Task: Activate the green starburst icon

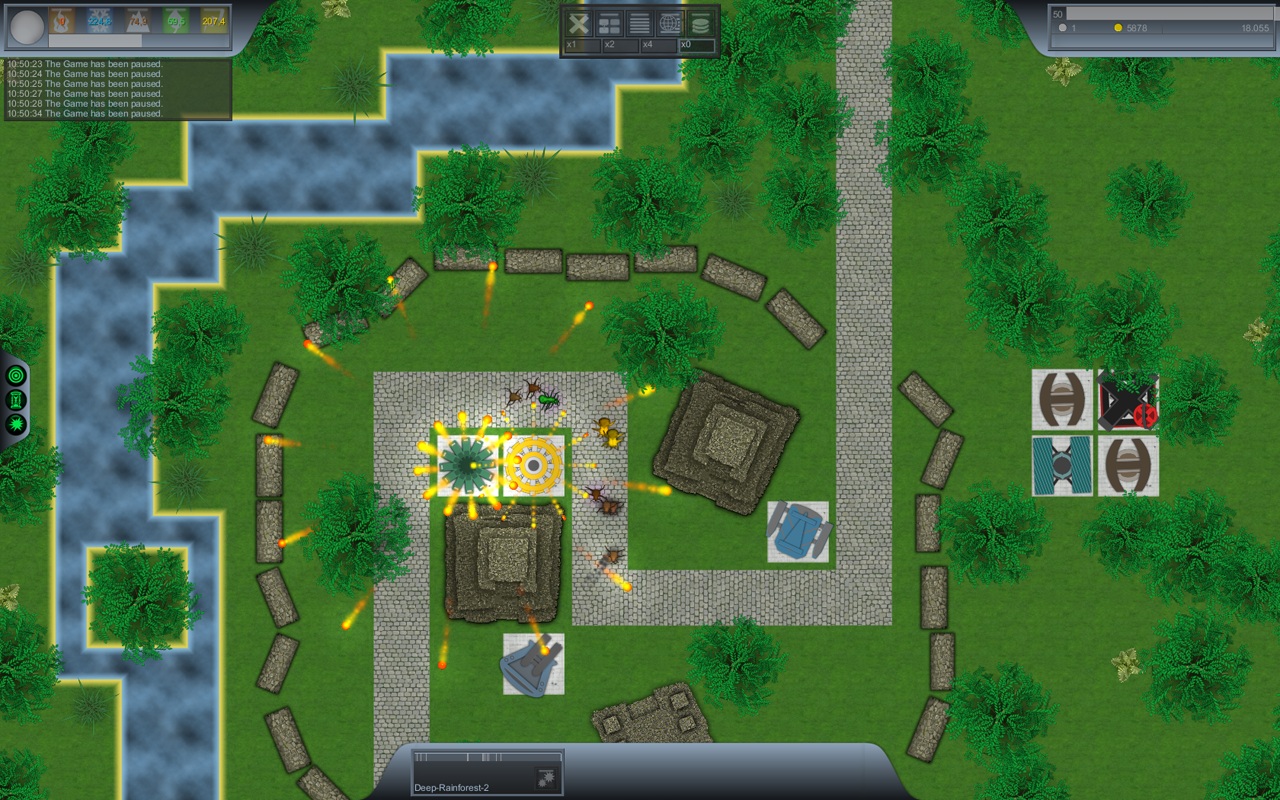Action: (x=16, y=425)
